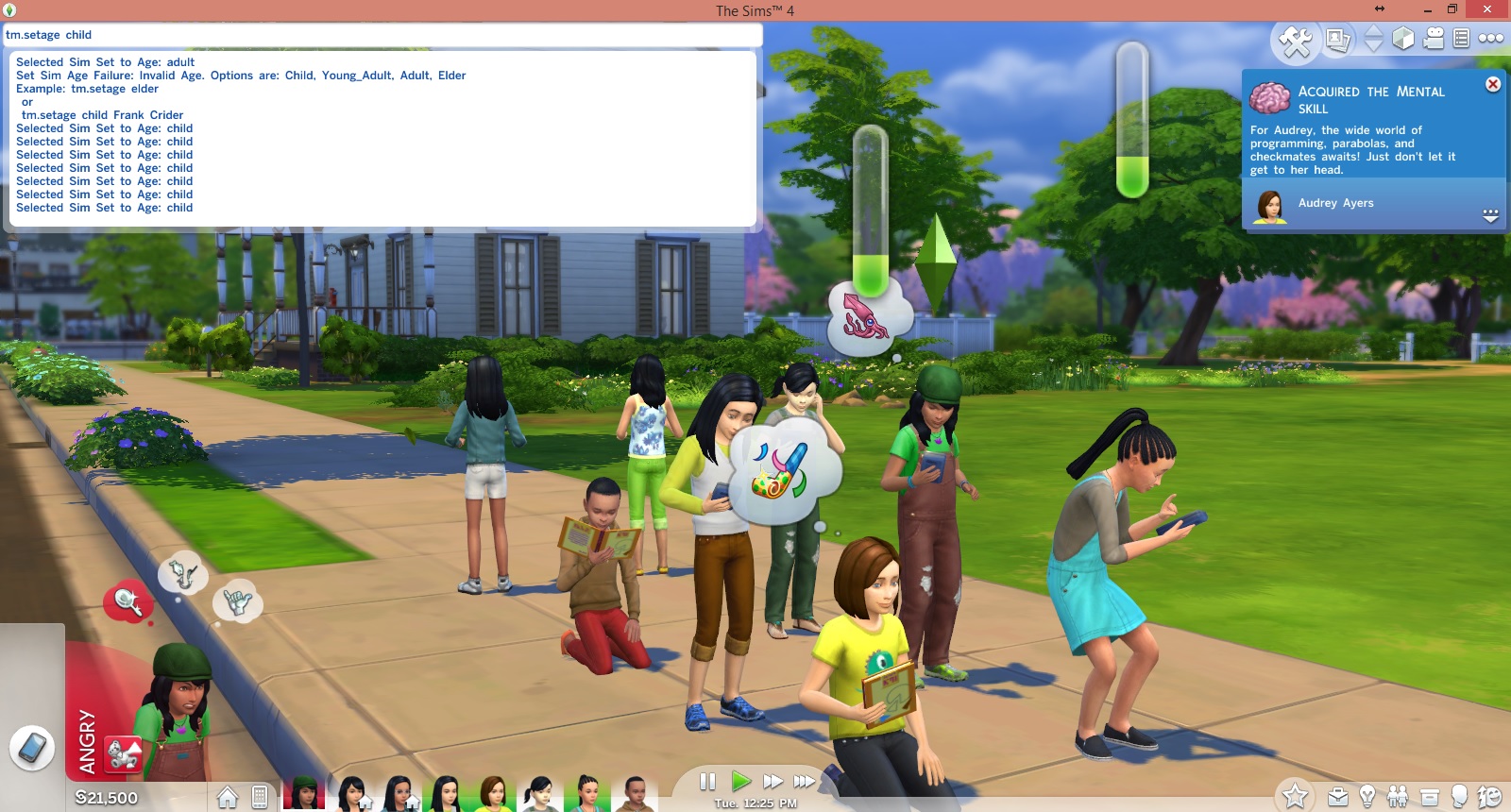Take a screenshot using the camera icon

click(1338, 40)
